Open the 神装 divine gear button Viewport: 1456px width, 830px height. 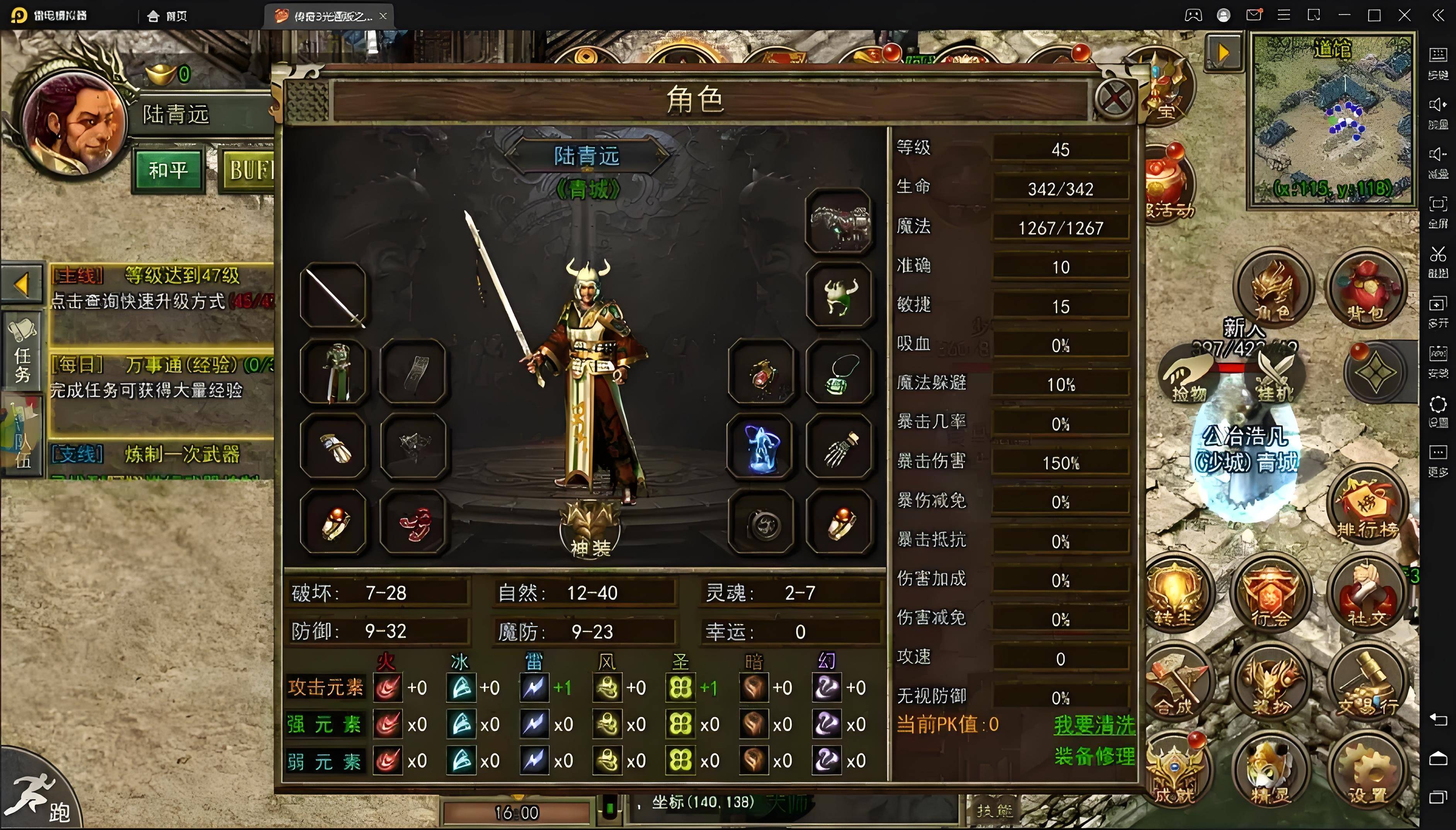(590, 530)
